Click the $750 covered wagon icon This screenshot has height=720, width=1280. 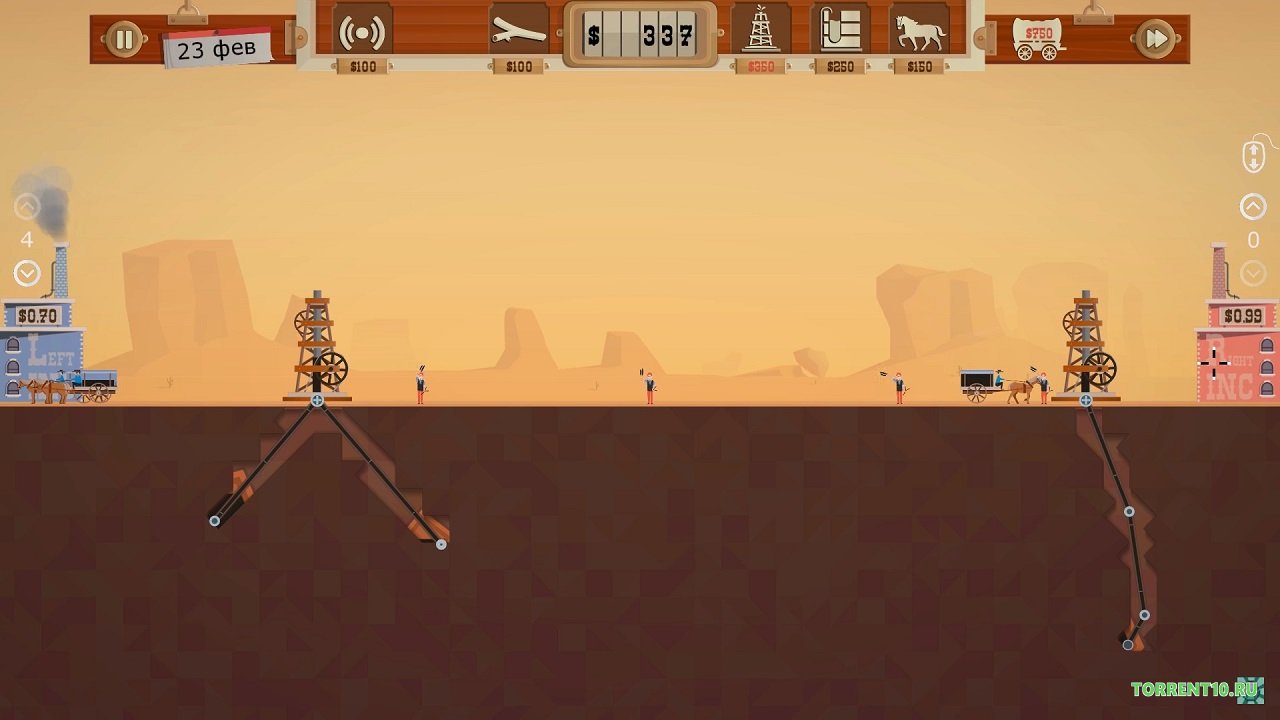coord(1037,41)
